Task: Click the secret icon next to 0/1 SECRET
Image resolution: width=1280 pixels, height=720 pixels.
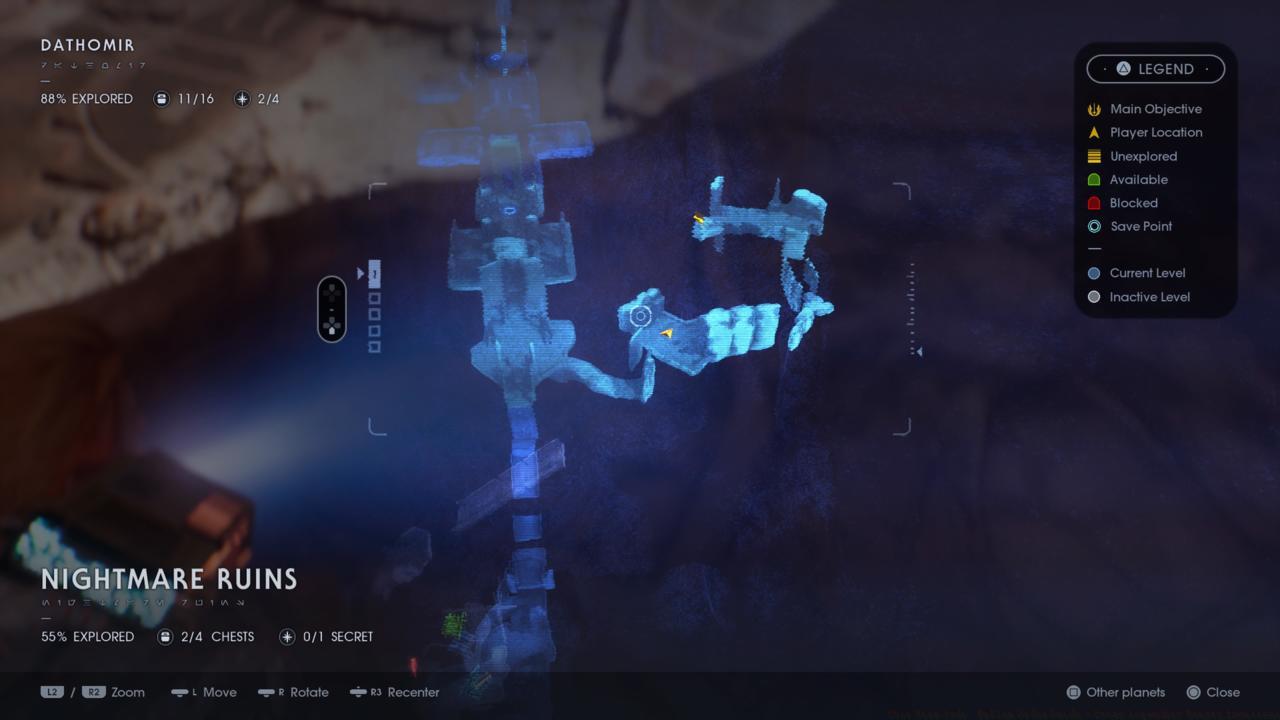Action: coord(289,636)
